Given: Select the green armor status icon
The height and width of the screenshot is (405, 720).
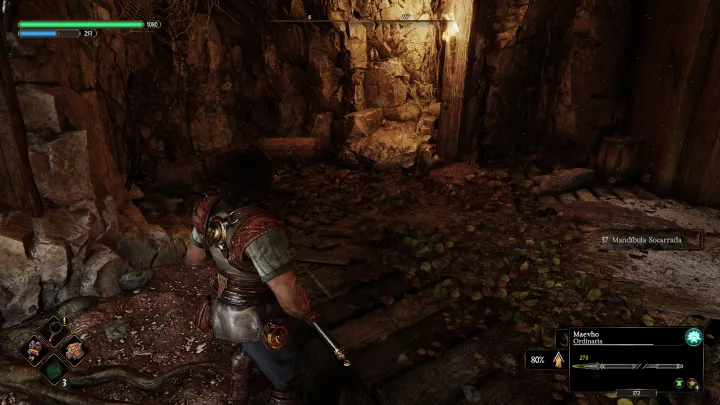Looking at the screenshot, I should [678, 381].
